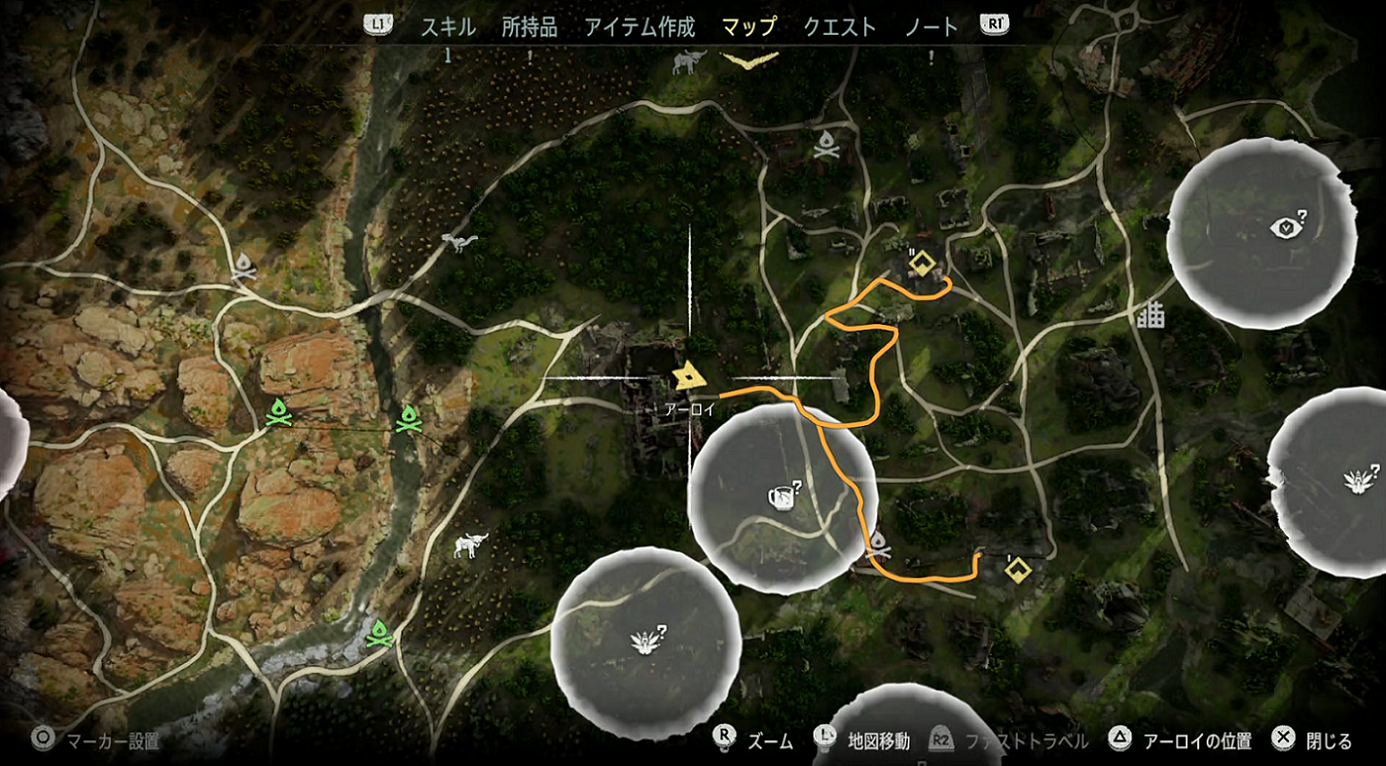The height and width of the screenshot is (766, 1386).
Task: Select the マップ tab
Action: [x=749, y=27]
